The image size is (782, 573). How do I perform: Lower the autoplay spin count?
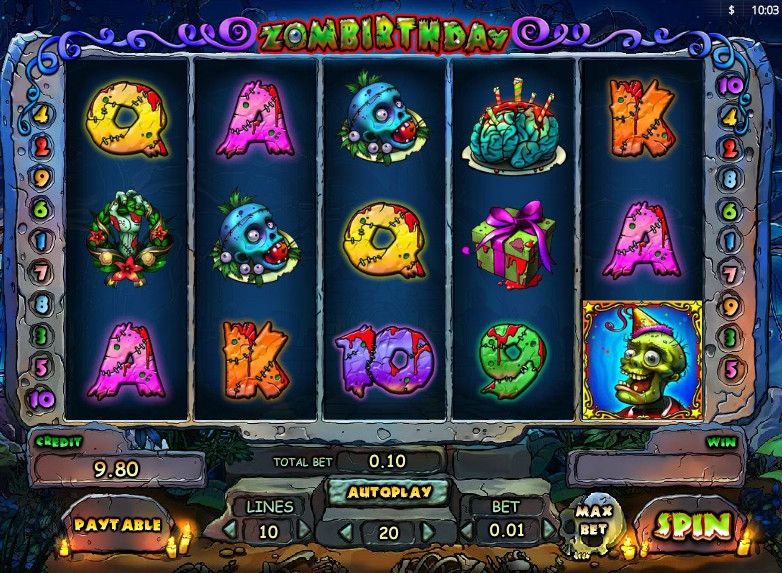[x=345, y=531]
